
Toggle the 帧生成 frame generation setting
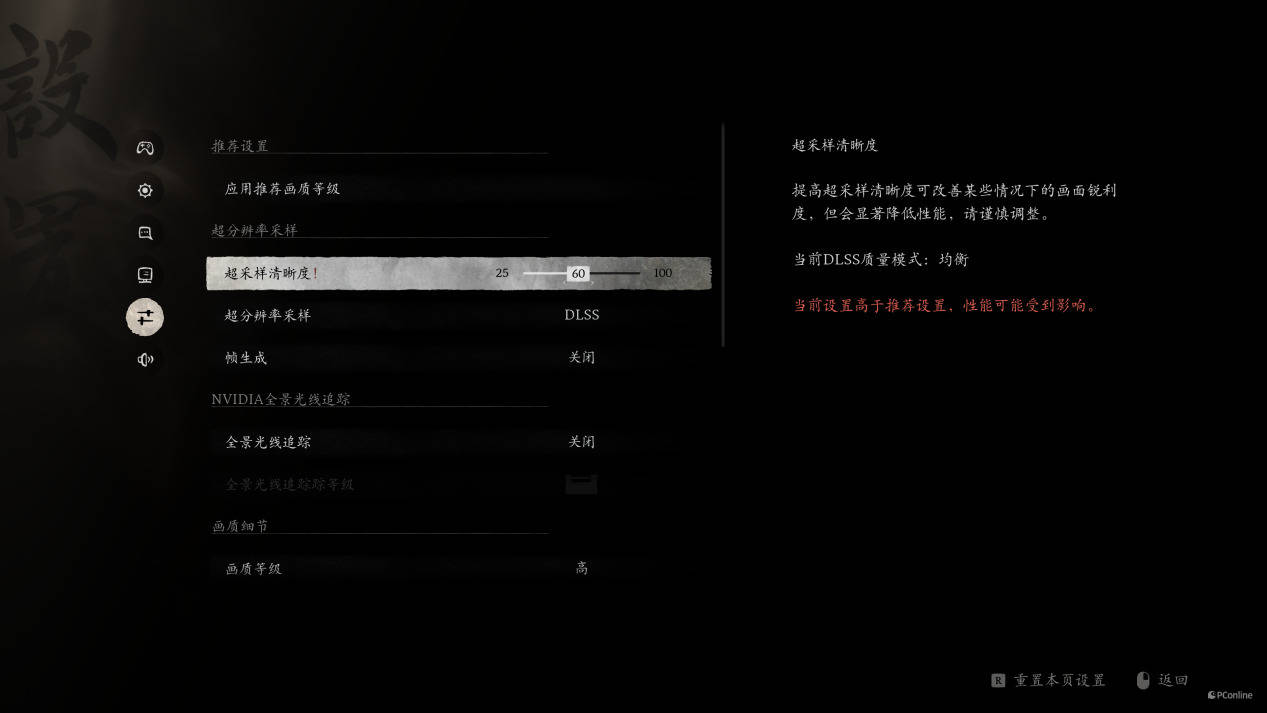click(581, 357)
